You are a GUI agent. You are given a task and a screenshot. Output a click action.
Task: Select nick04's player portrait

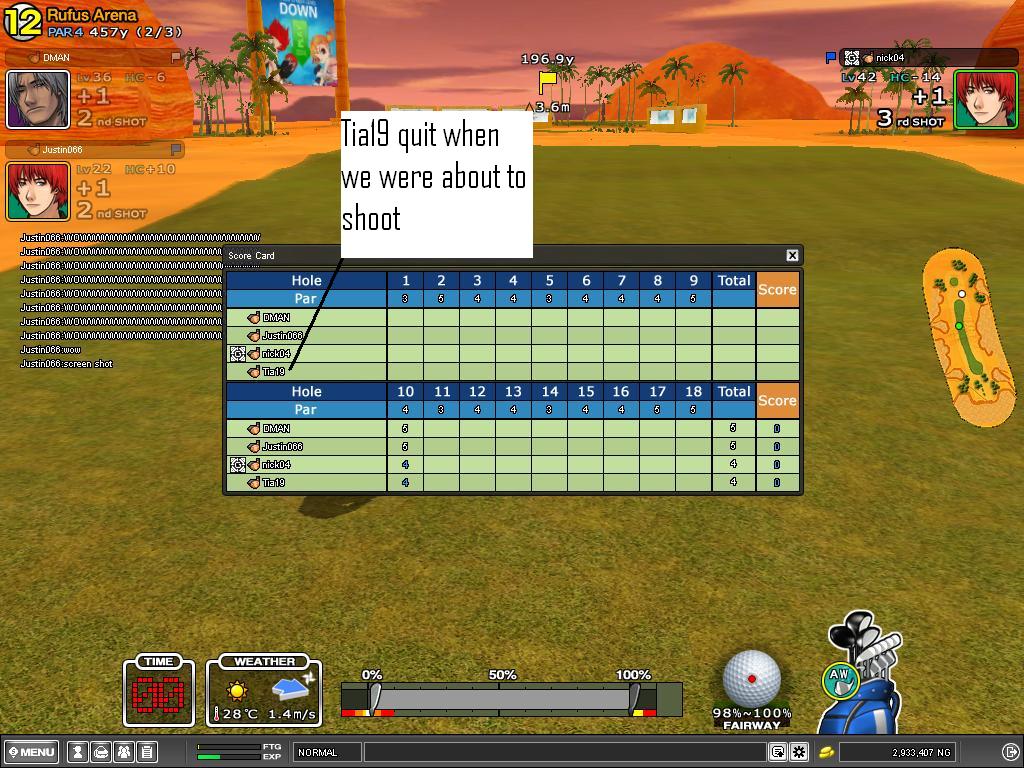[x=985, y=100]
